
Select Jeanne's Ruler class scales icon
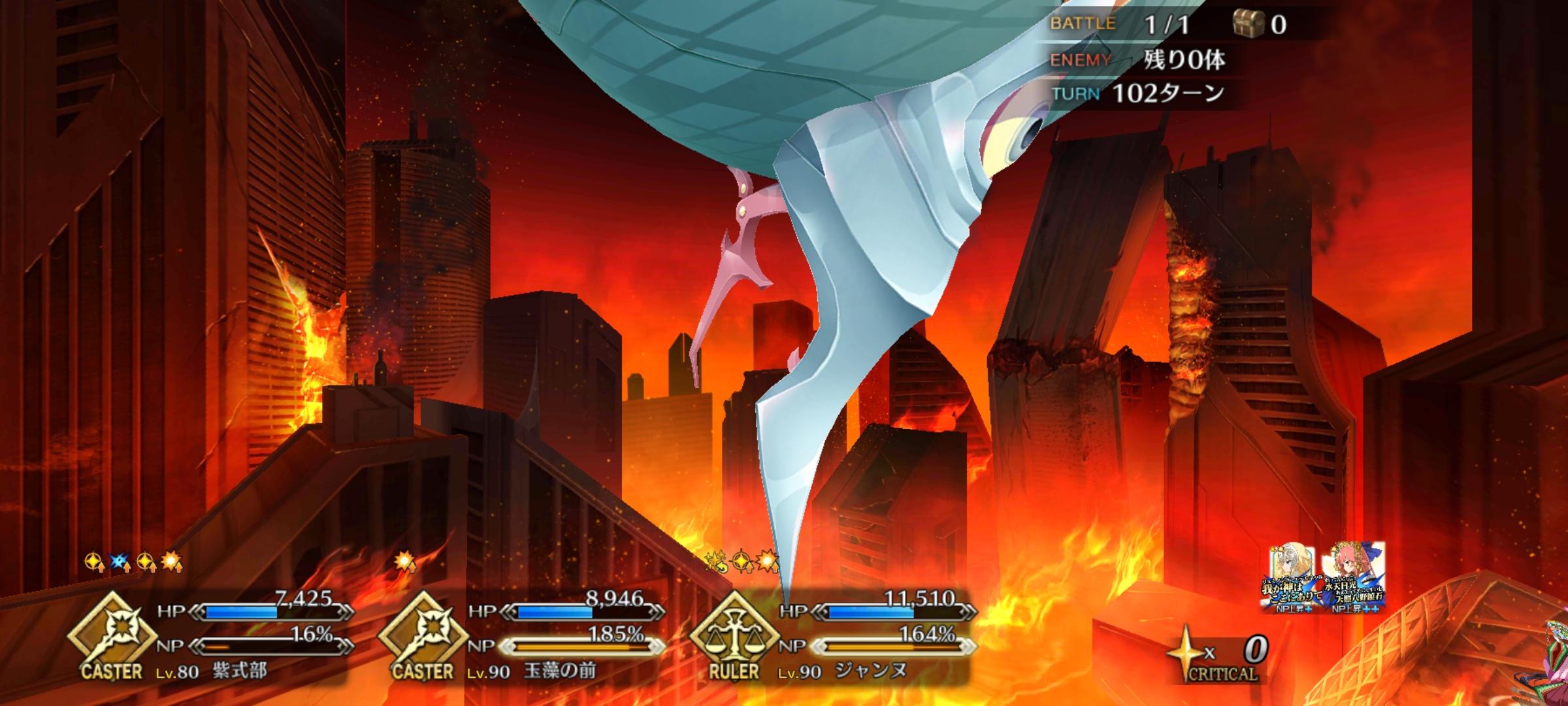pos(735,637)
